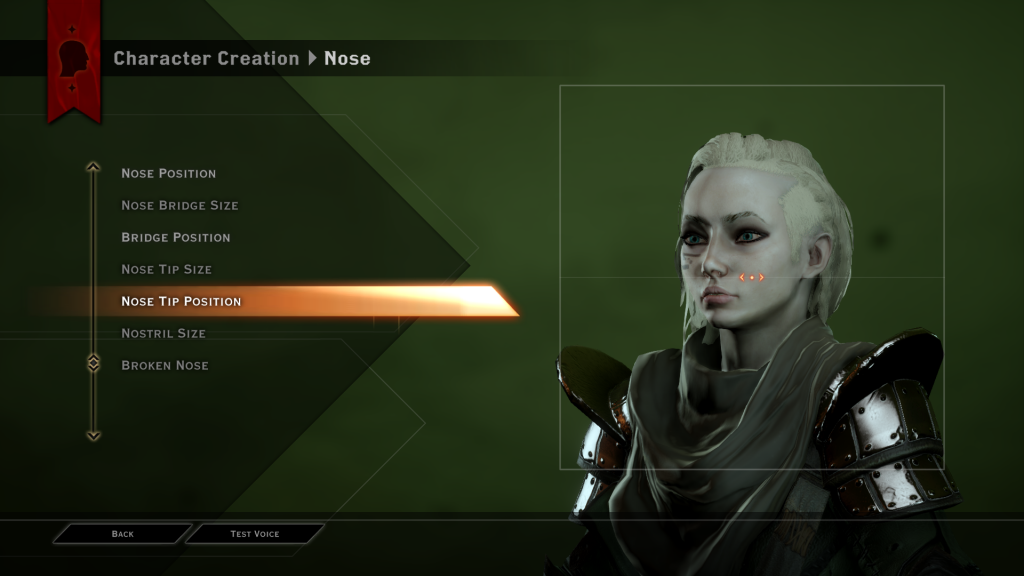1024x576 pixels.
Task: Choose the Nostril Size entry
Action: 163,333
